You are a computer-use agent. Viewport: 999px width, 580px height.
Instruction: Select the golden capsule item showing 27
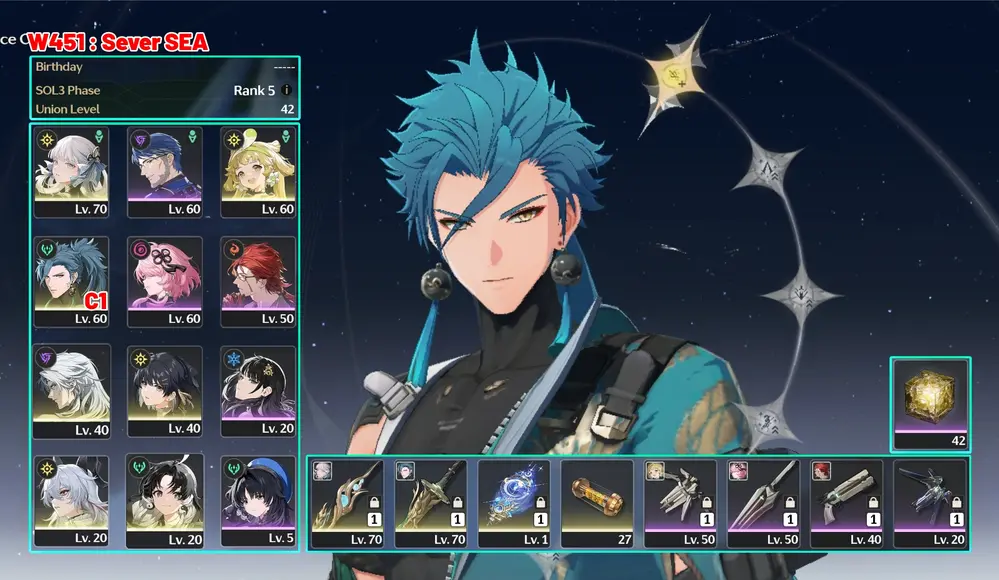[x=597, y=502]
